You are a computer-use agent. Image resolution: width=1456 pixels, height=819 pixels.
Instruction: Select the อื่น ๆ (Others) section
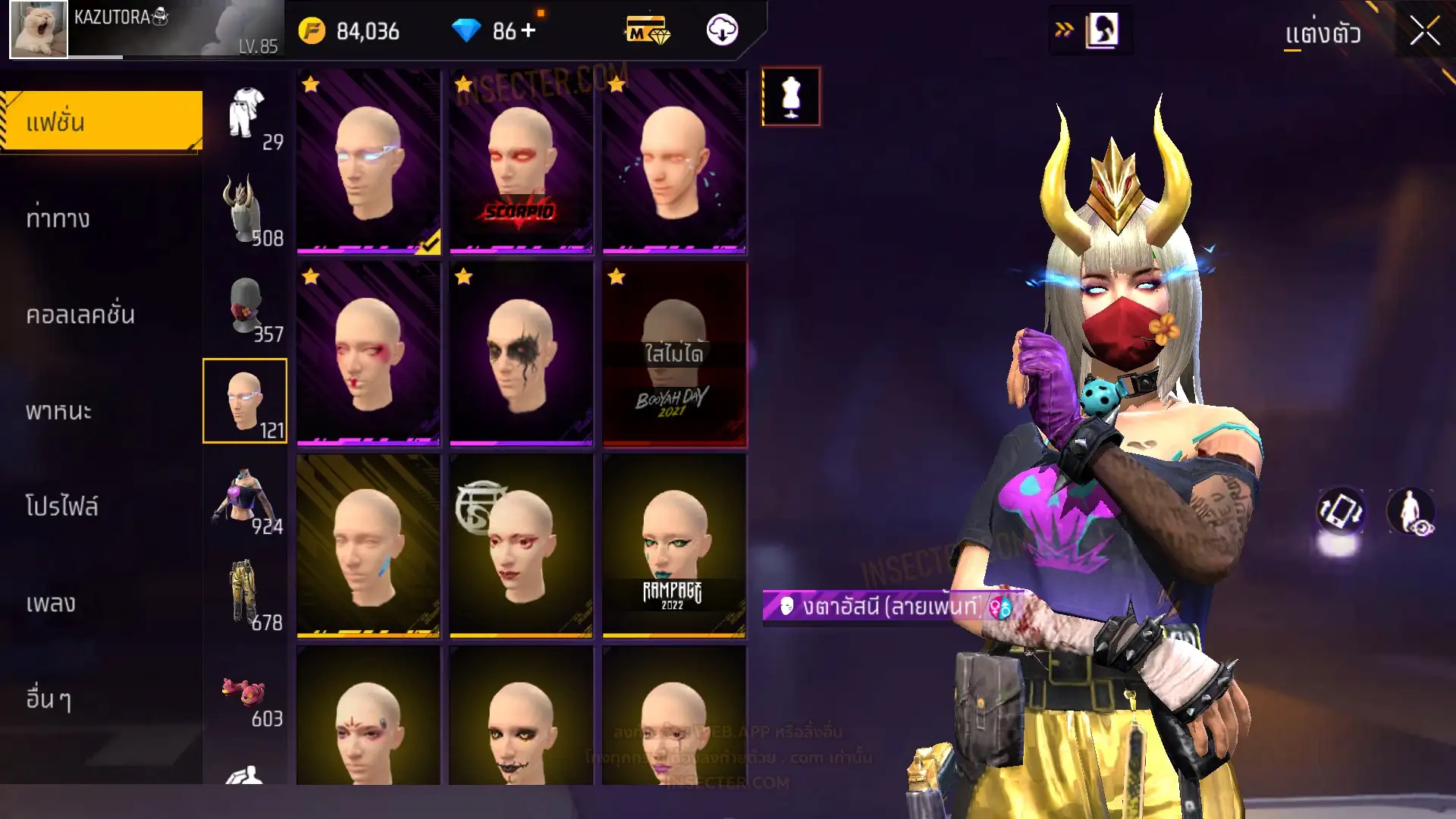point(49,699)
